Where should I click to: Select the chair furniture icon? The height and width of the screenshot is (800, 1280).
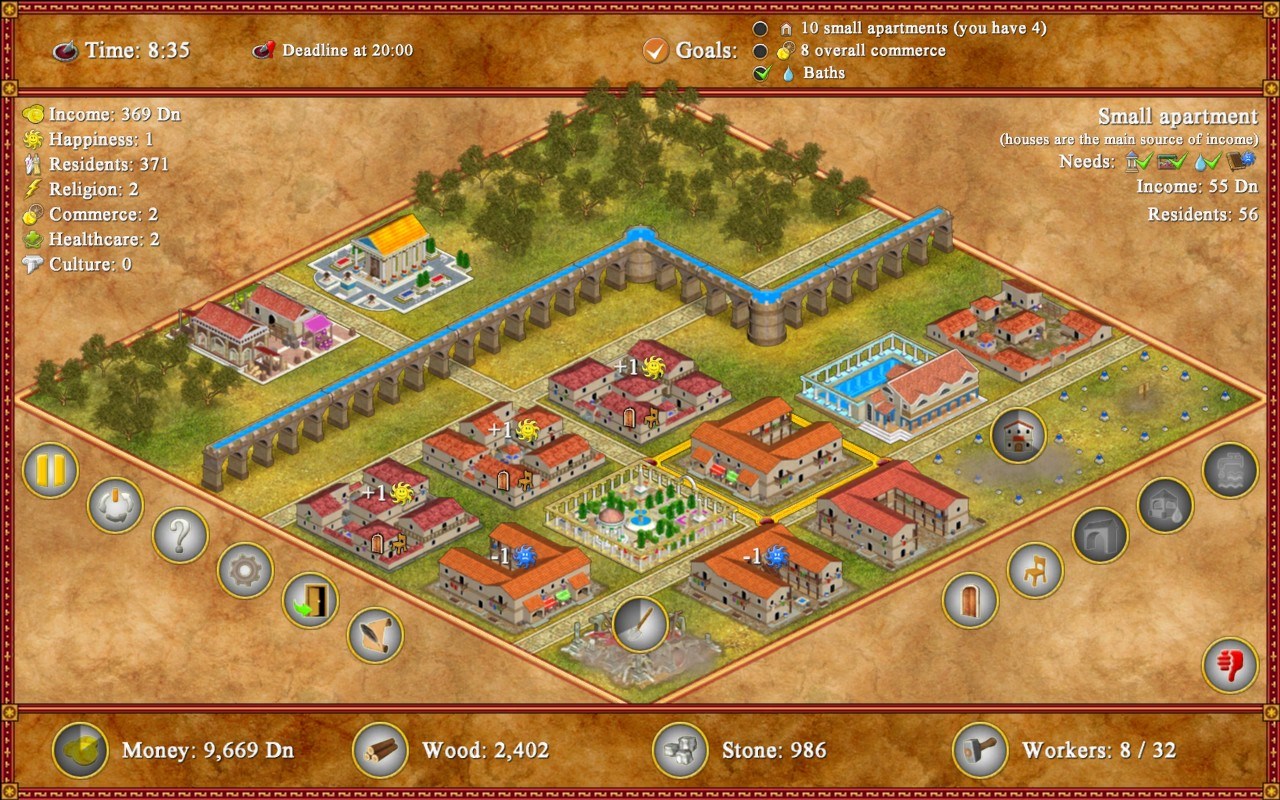1034,570
